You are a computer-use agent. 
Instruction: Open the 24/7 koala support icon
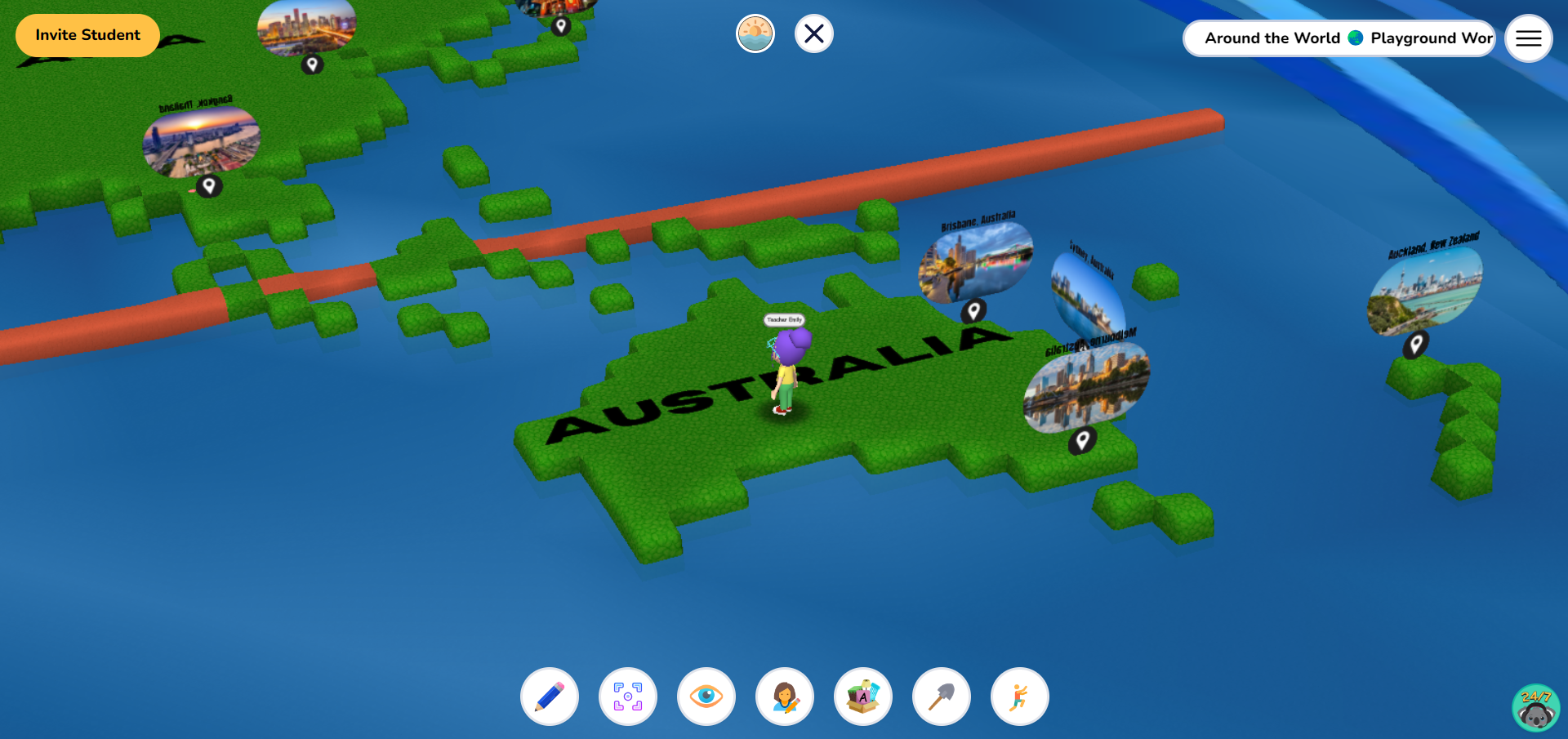point(1535,707)
